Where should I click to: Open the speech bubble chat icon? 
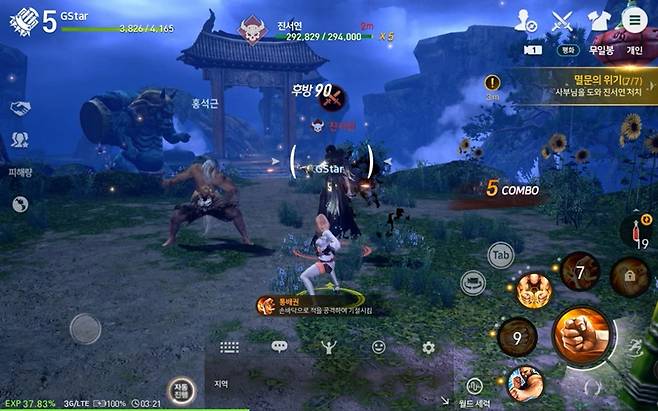pyautogui.click(x=279, y=347)
